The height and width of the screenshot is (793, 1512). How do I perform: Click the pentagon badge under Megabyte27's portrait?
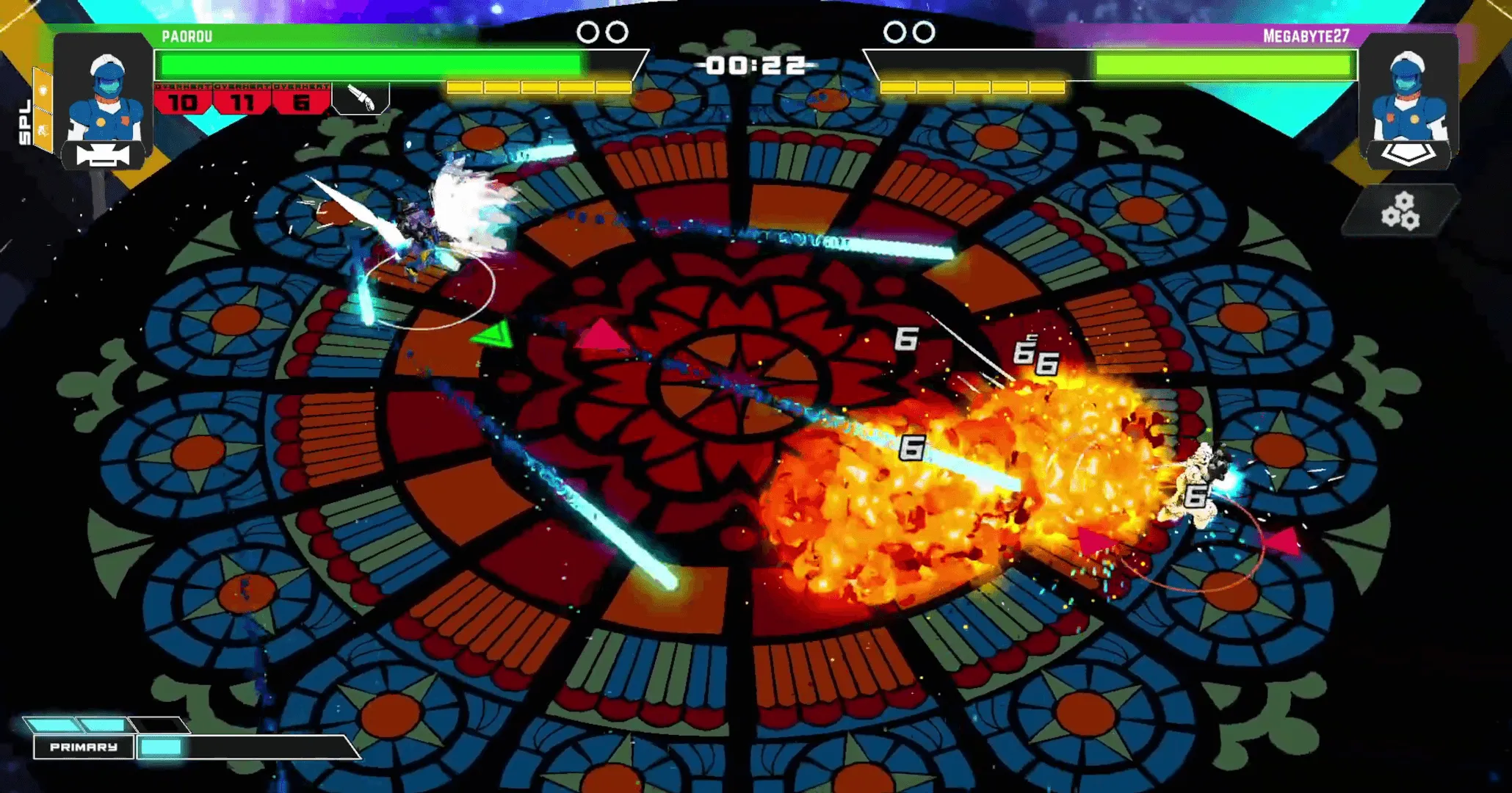pos(1408,154)
